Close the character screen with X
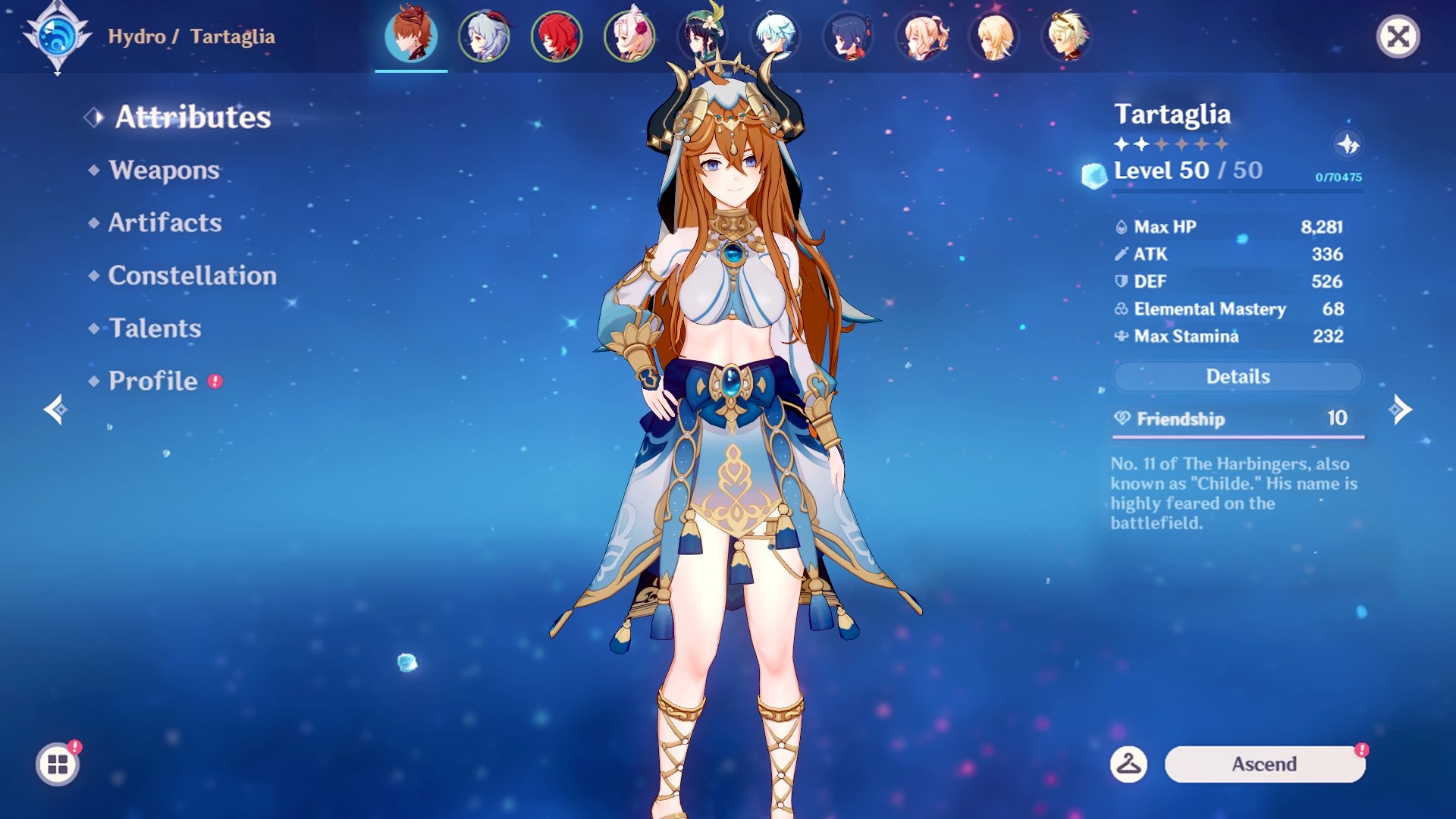This screenshot has width=1456, height=819. [1398, 36]
